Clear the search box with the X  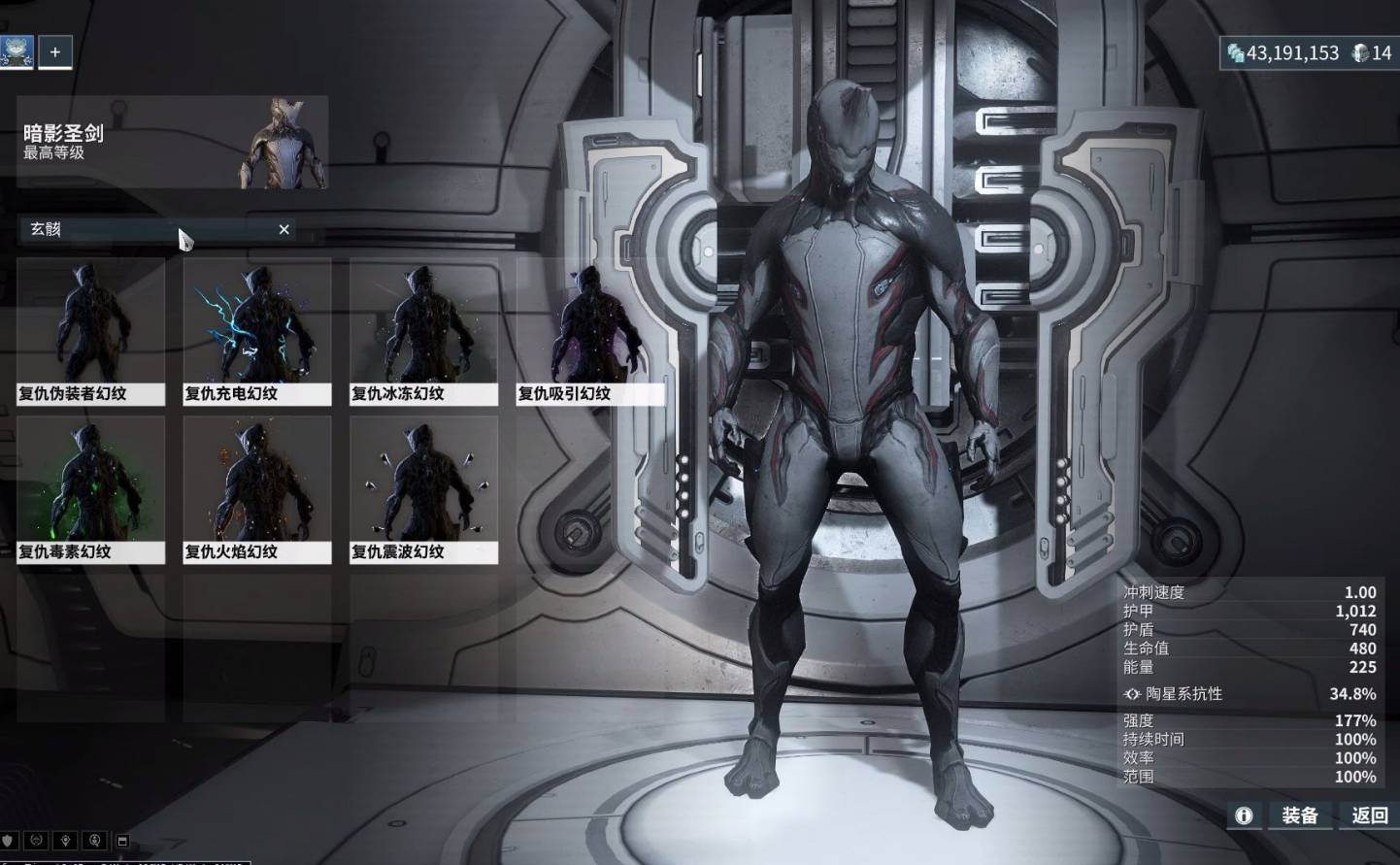(x=283, y=229)
